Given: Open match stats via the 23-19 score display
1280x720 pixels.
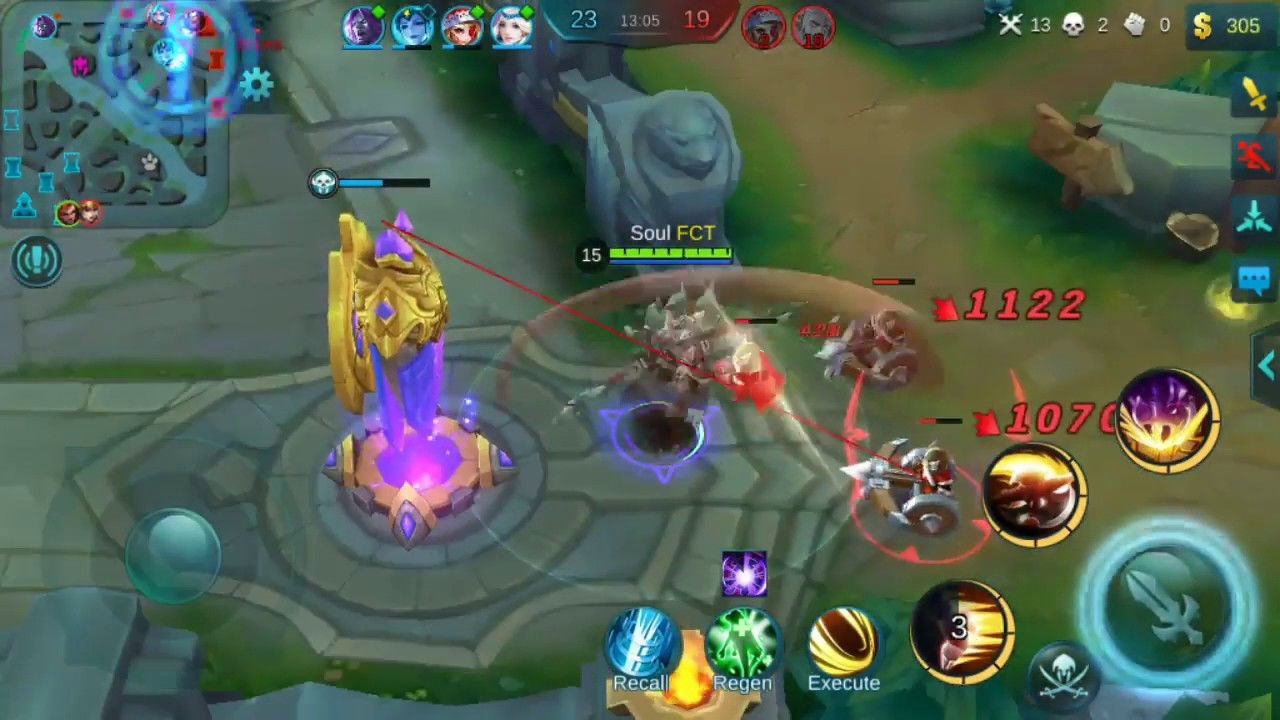Looking at the screenshot, I should [x=640, y=20].
